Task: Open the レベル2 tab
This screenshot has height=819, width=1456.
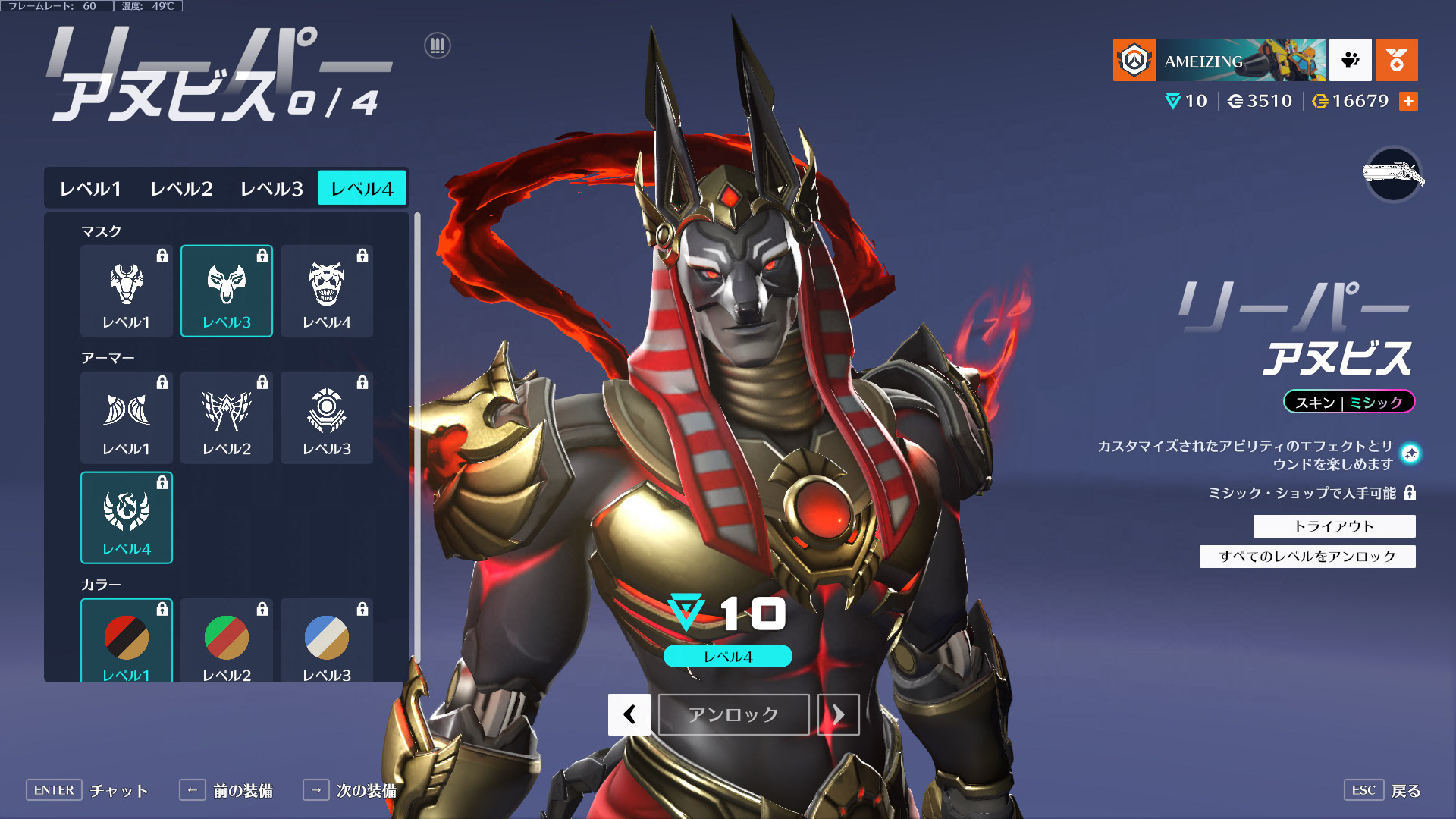Action: (181, 188)
